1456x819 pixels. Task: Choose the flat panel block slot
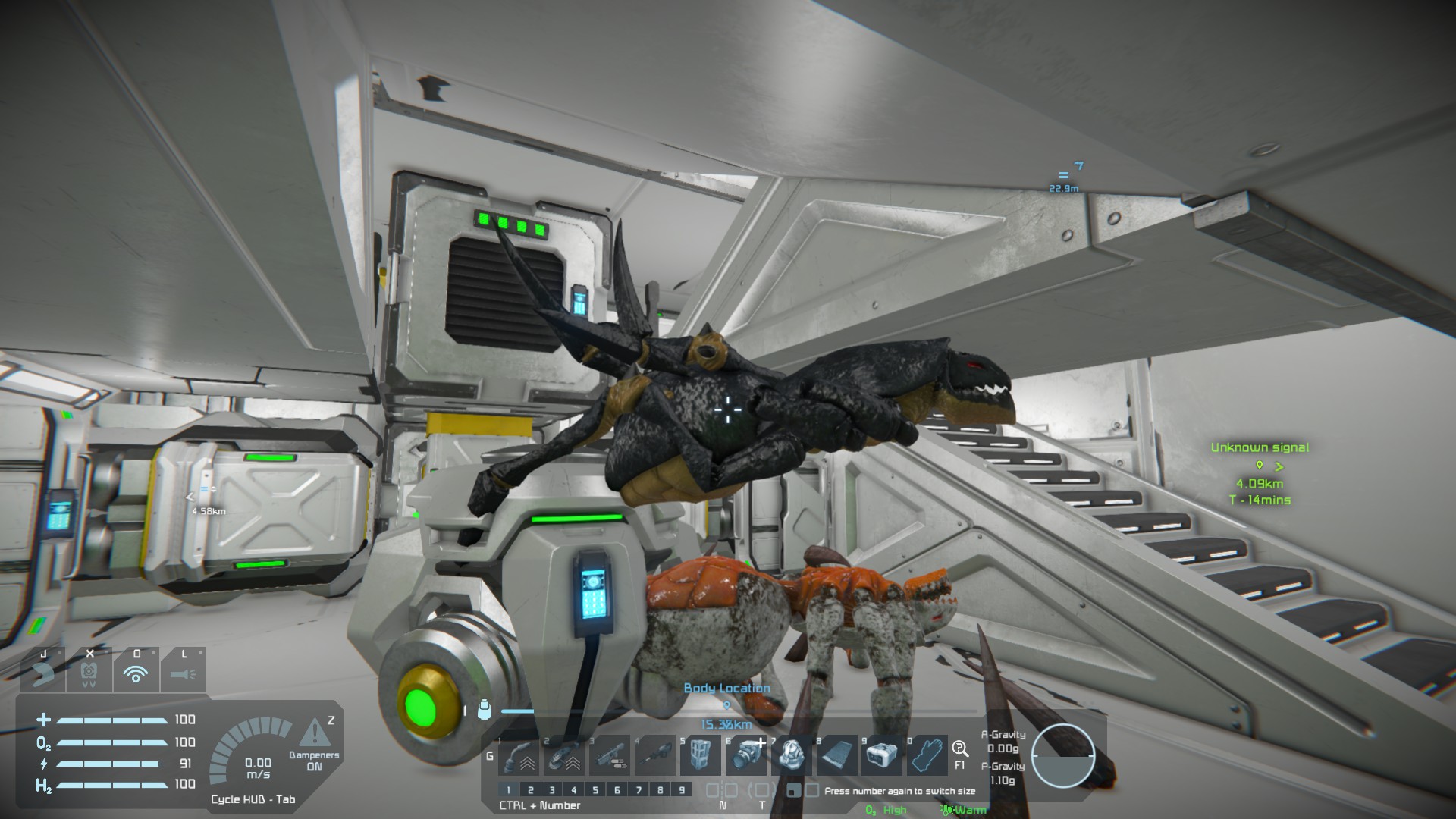coord(836,756)
